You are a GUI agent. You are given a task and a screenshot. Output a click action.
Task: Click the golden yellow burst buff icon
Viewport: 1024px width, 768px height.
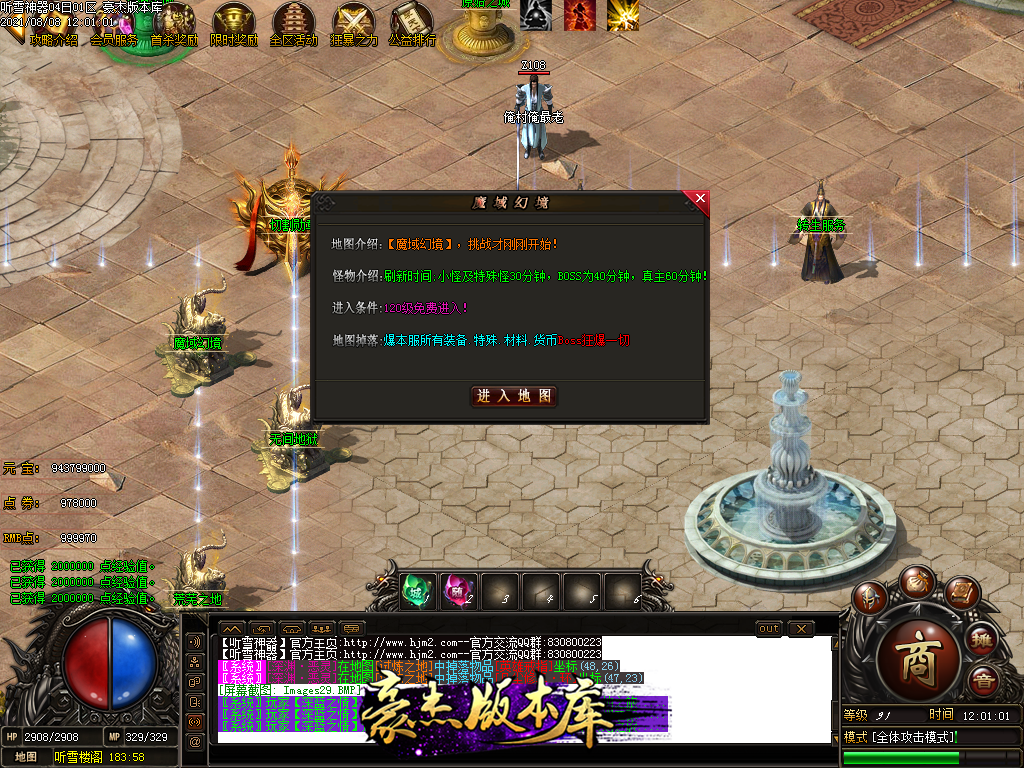[x=623, y=15]
